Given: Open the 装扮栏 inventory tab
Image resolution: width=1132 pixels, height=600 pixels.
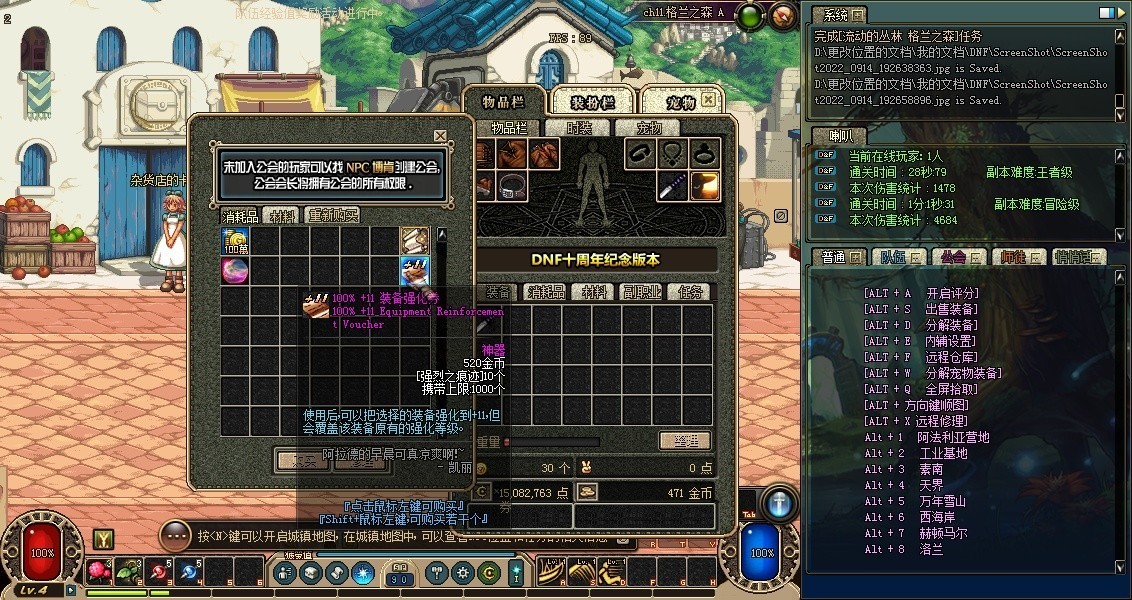Looking at the screenshot, I should pos(592,102).
